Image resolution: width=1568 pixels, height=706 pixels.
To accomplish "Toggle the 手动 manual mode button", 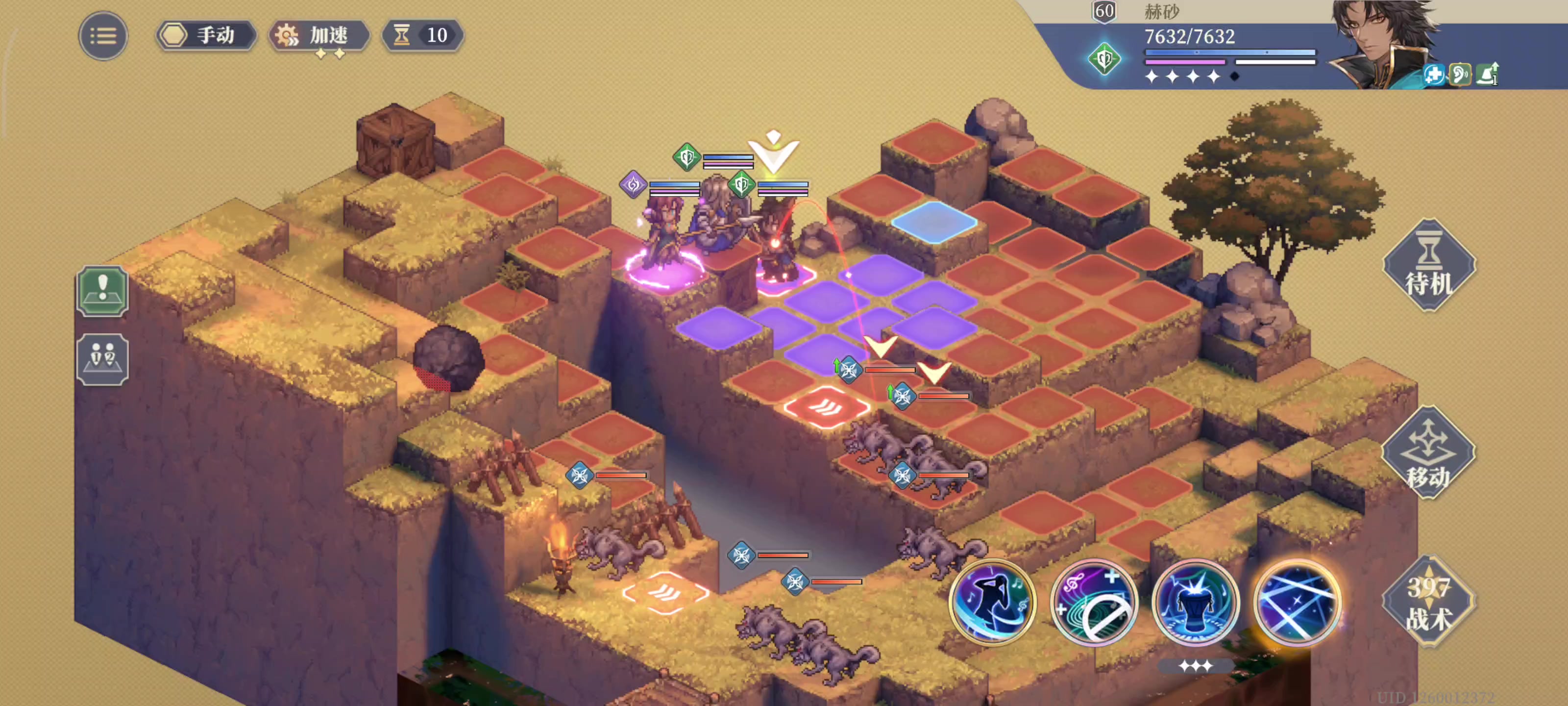I will [x=205, y=35].
